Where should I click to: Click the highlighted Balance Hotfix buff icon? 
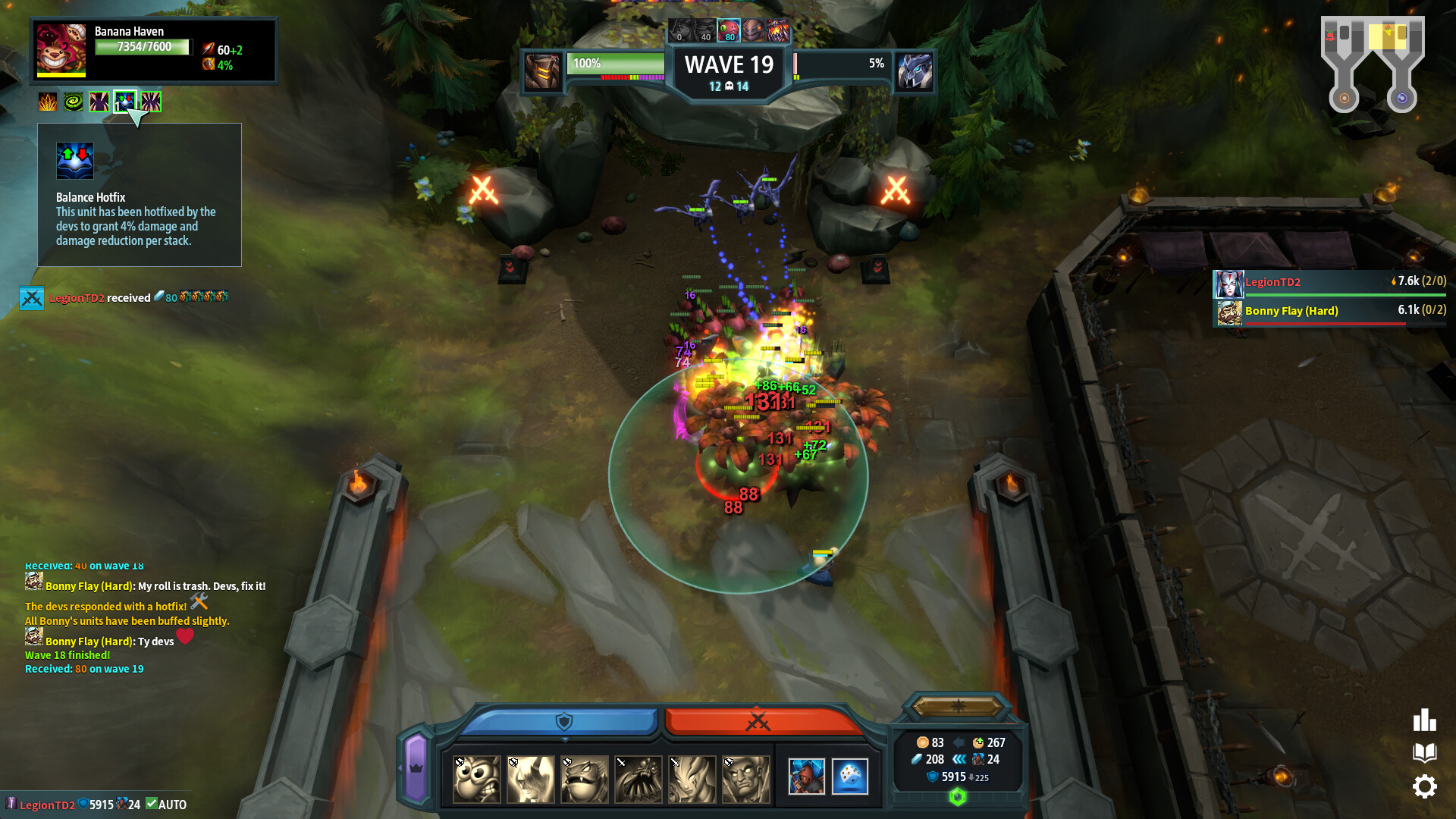pyautogui.click(x=124, y=100)
